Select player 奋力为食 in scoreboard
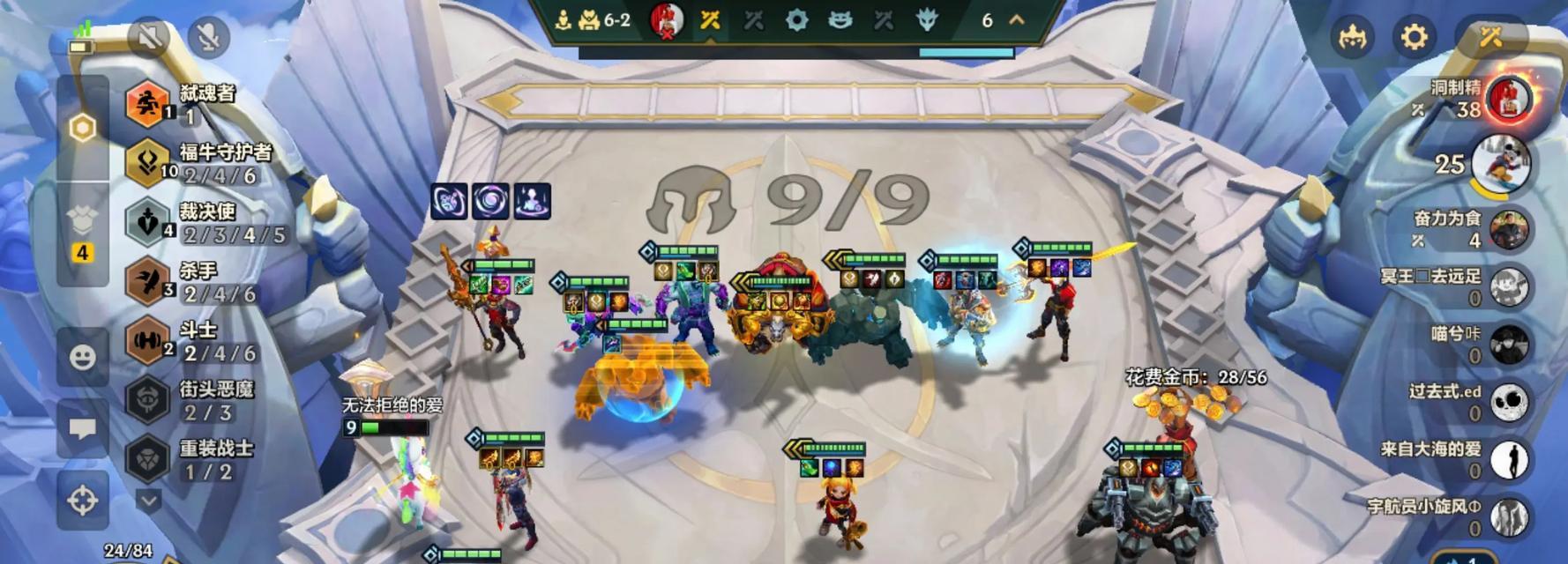 pos(1507,229)
